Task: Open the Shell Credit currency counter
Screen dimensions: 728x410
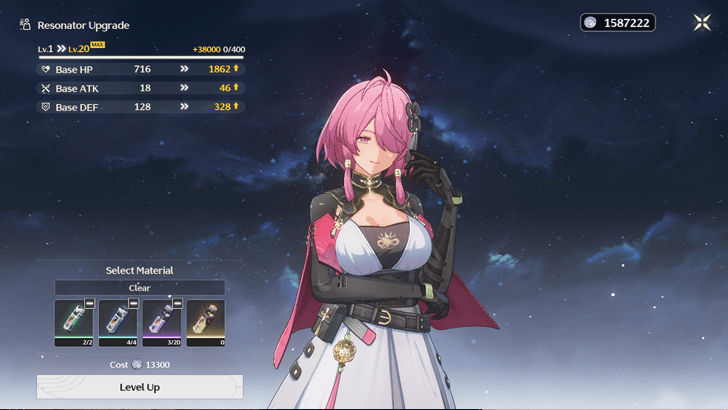Action: (x=618, y=22)
